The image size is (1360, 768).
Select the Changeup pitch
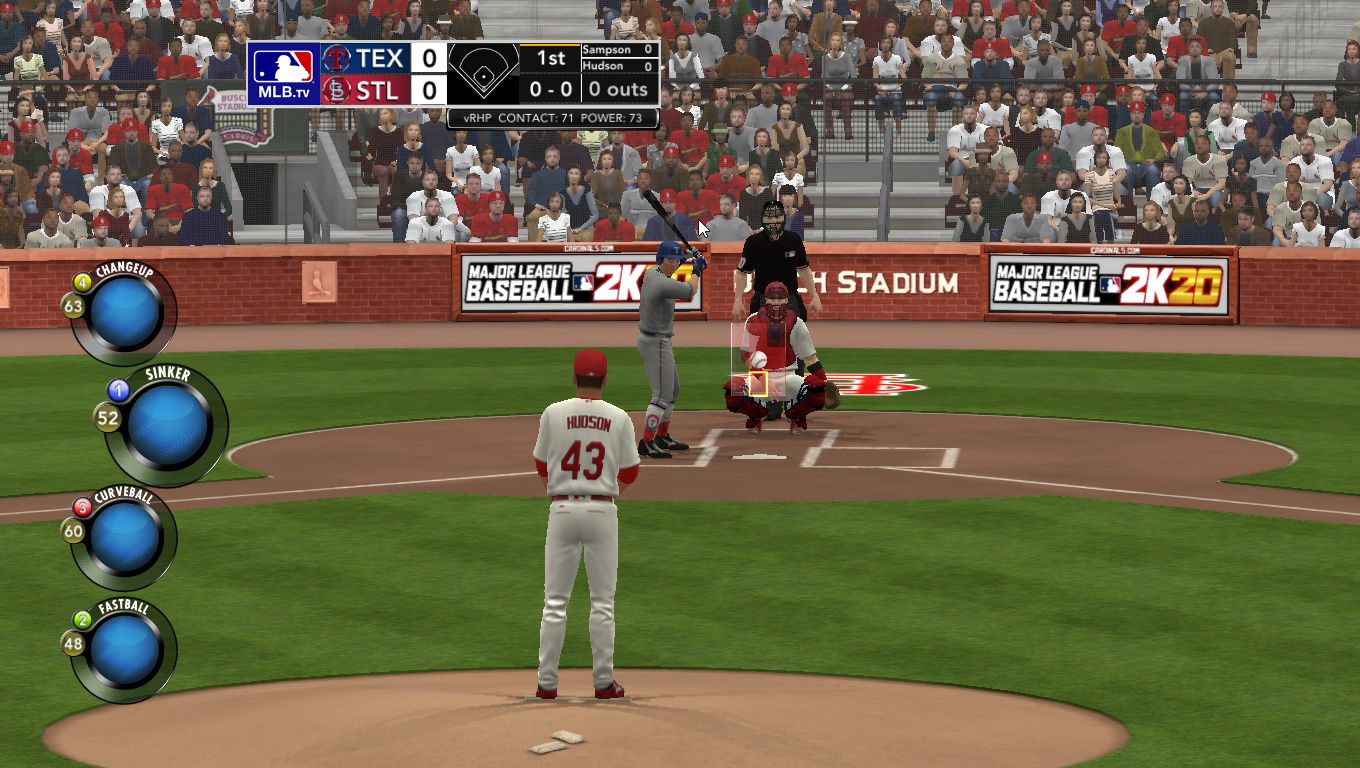click(126, 312)
